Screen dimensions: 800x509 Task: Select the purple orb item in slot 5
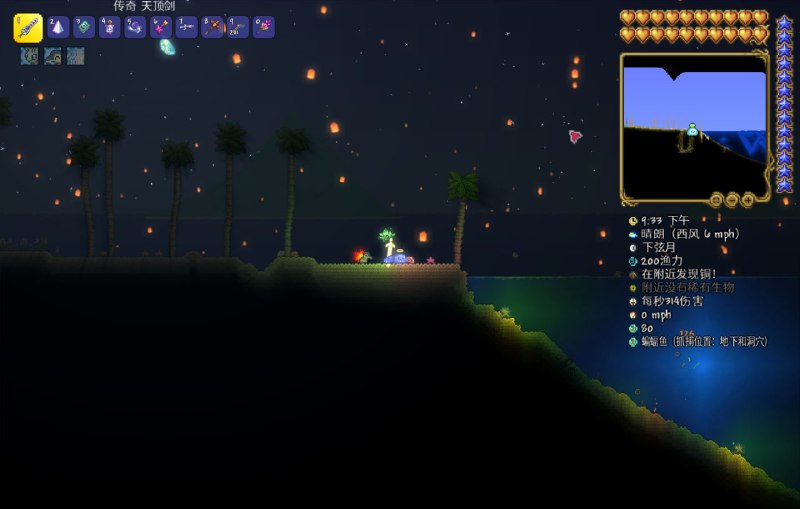point(135,27)
